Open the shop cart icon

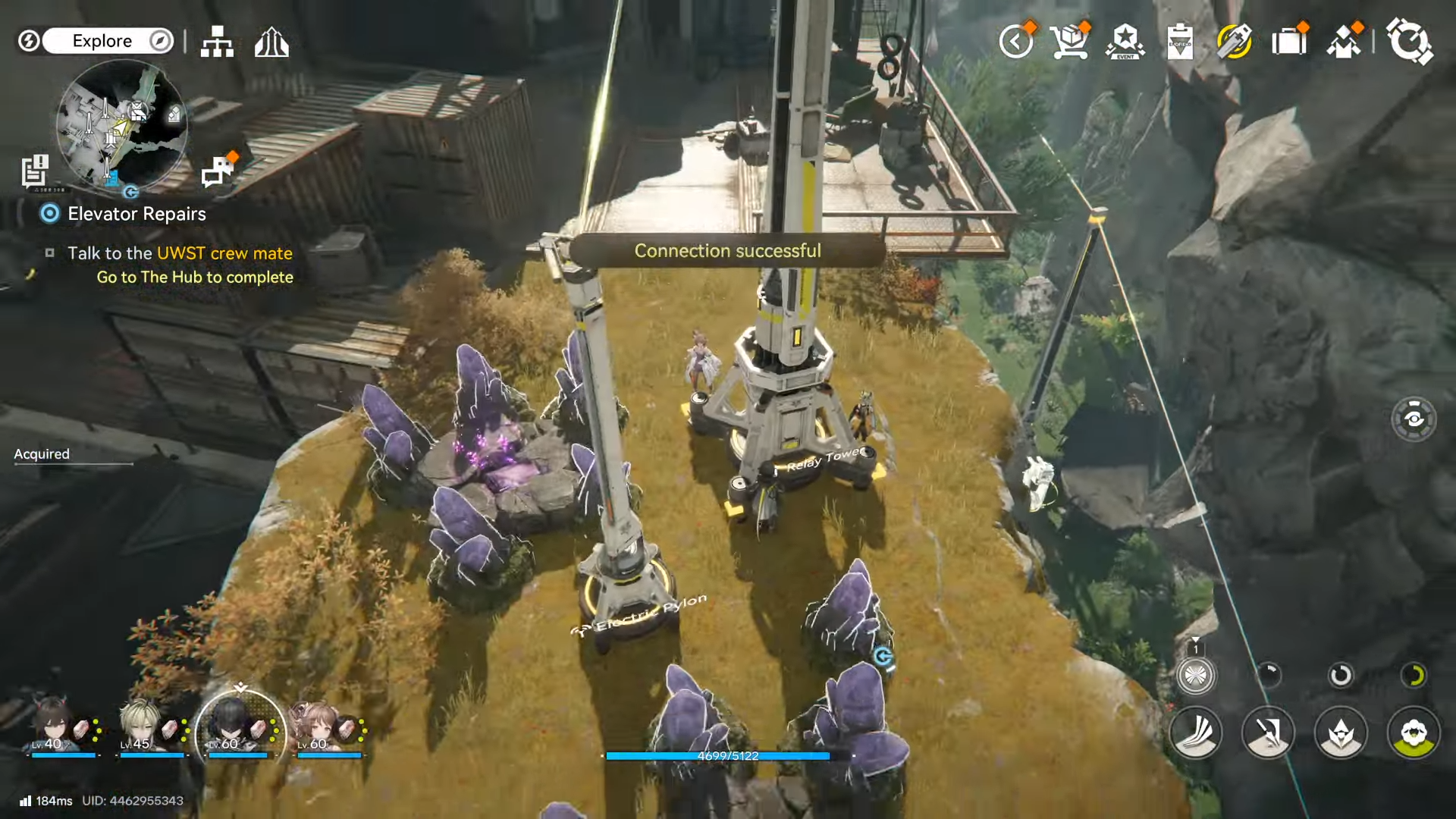[1071, 44]
